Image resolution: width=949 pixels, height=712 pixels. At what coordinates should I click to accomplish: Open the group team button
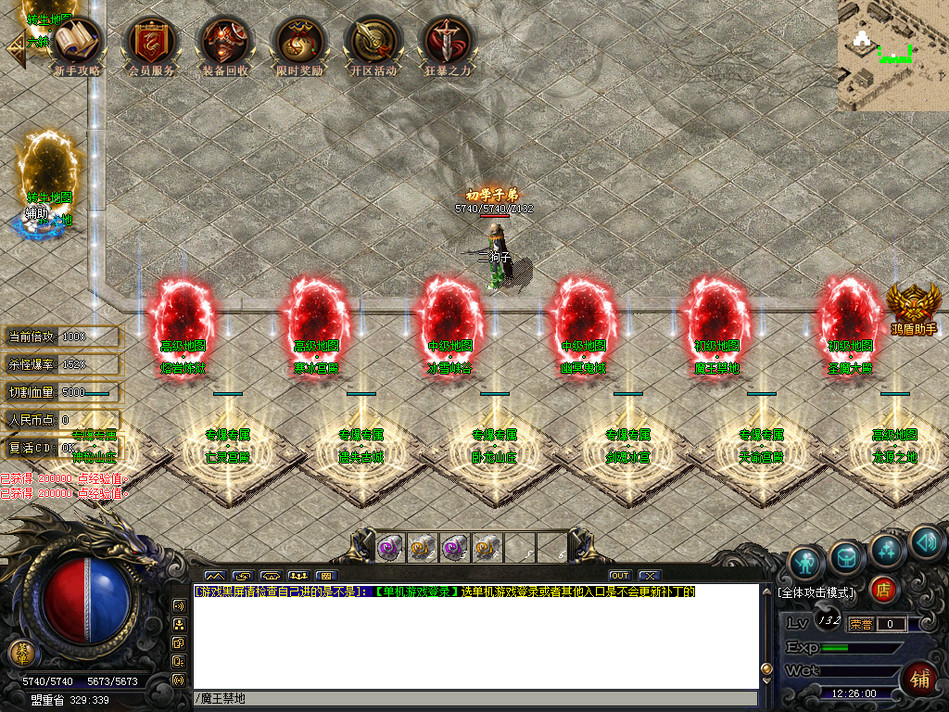point(886,549)
